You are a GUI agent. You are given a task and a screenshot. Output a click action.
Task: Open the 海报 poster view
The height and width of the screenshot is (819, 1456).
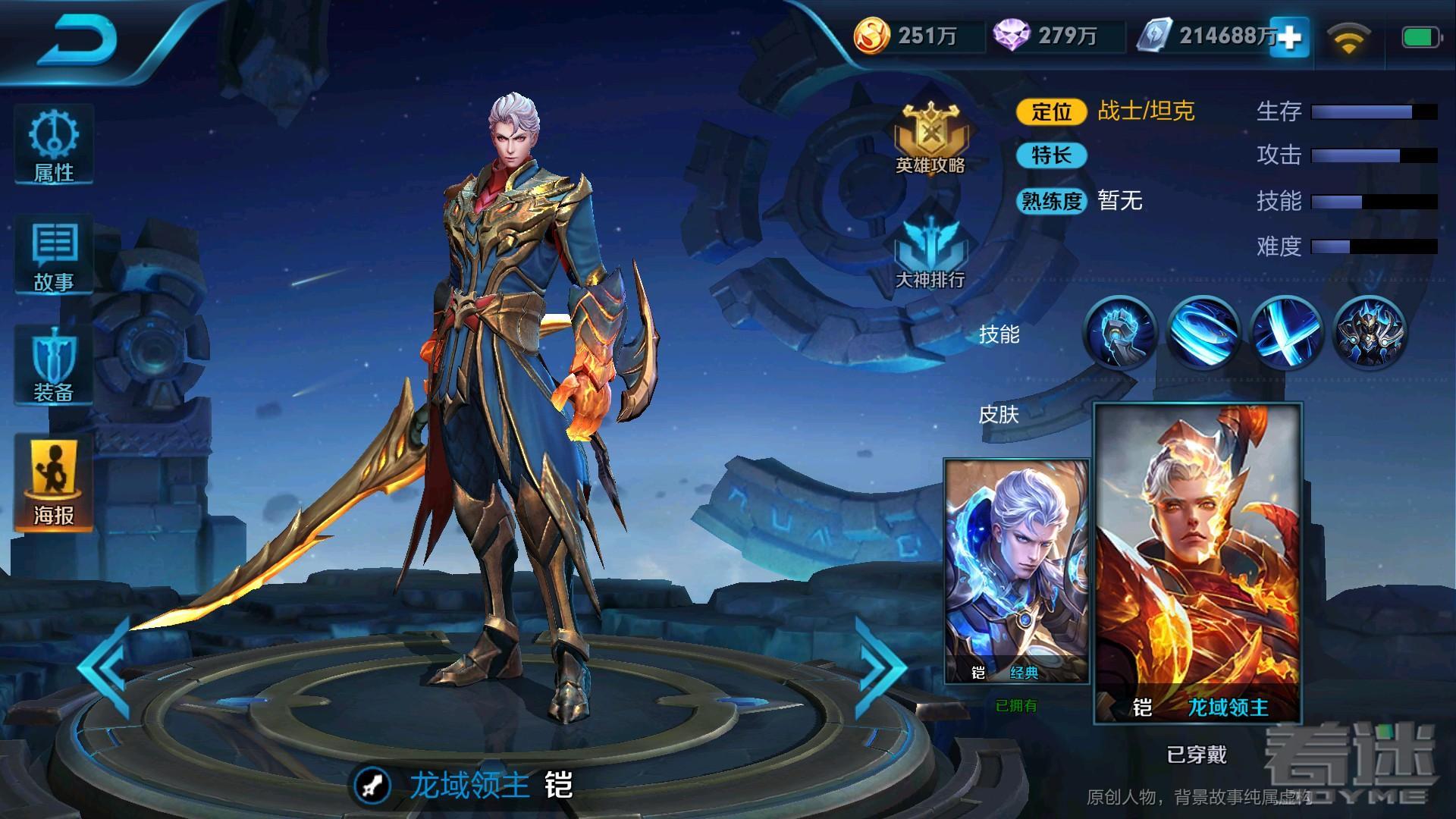point(54,484)
